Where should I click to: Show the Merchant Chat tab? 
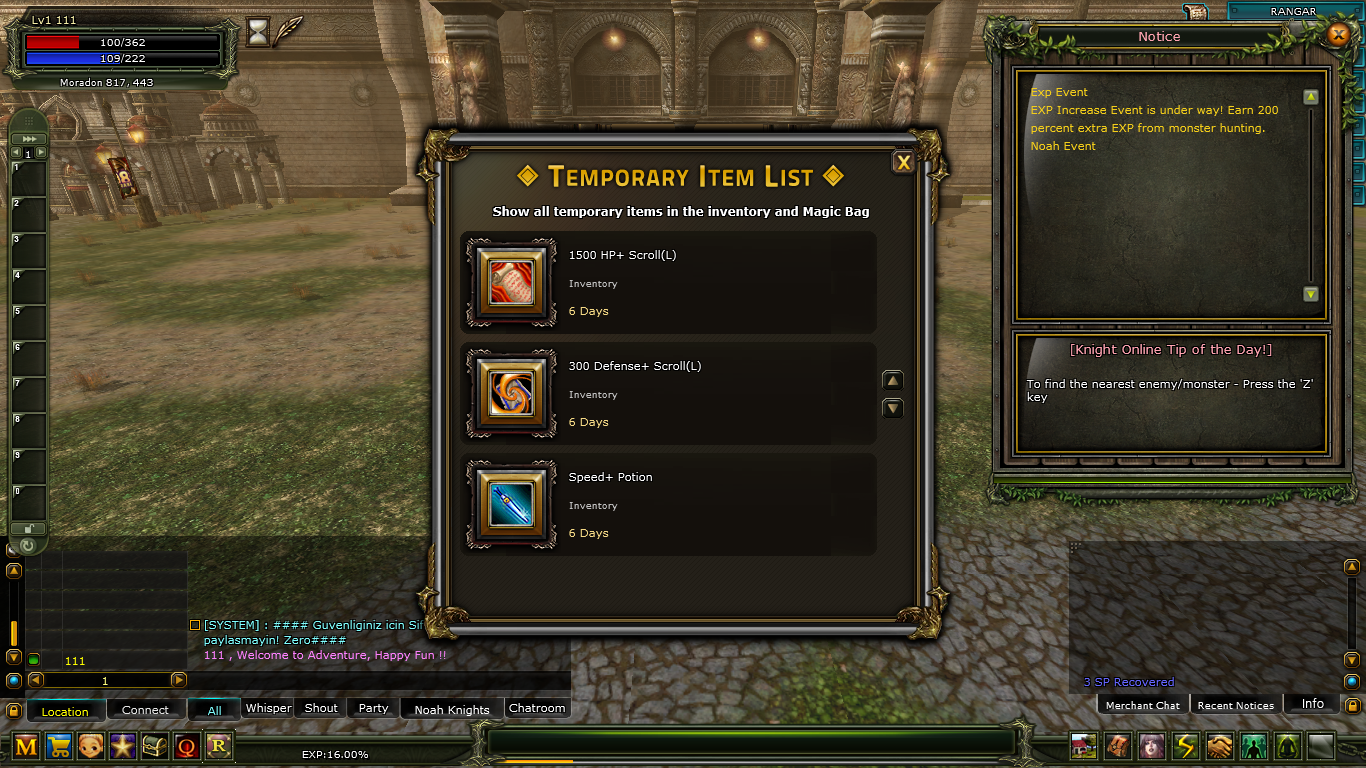[1142, 705]
